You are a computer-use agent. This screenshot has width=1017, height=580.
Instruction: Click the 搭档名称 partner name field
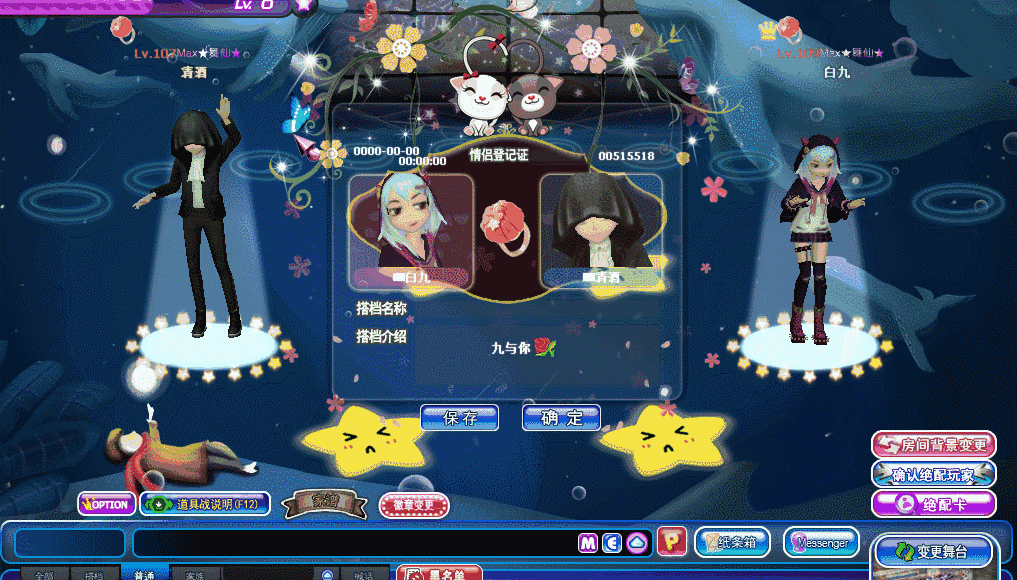(x=537, y=308)
